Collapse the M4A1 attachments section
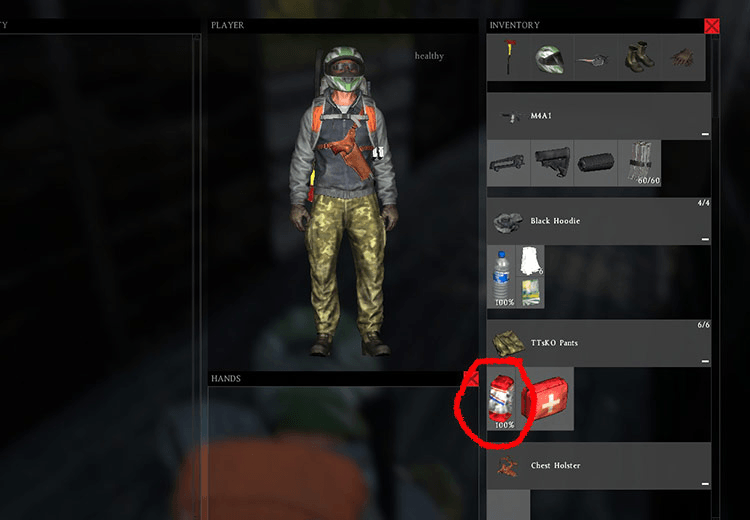This screenshot has height=520, width=750. [704, 133]
